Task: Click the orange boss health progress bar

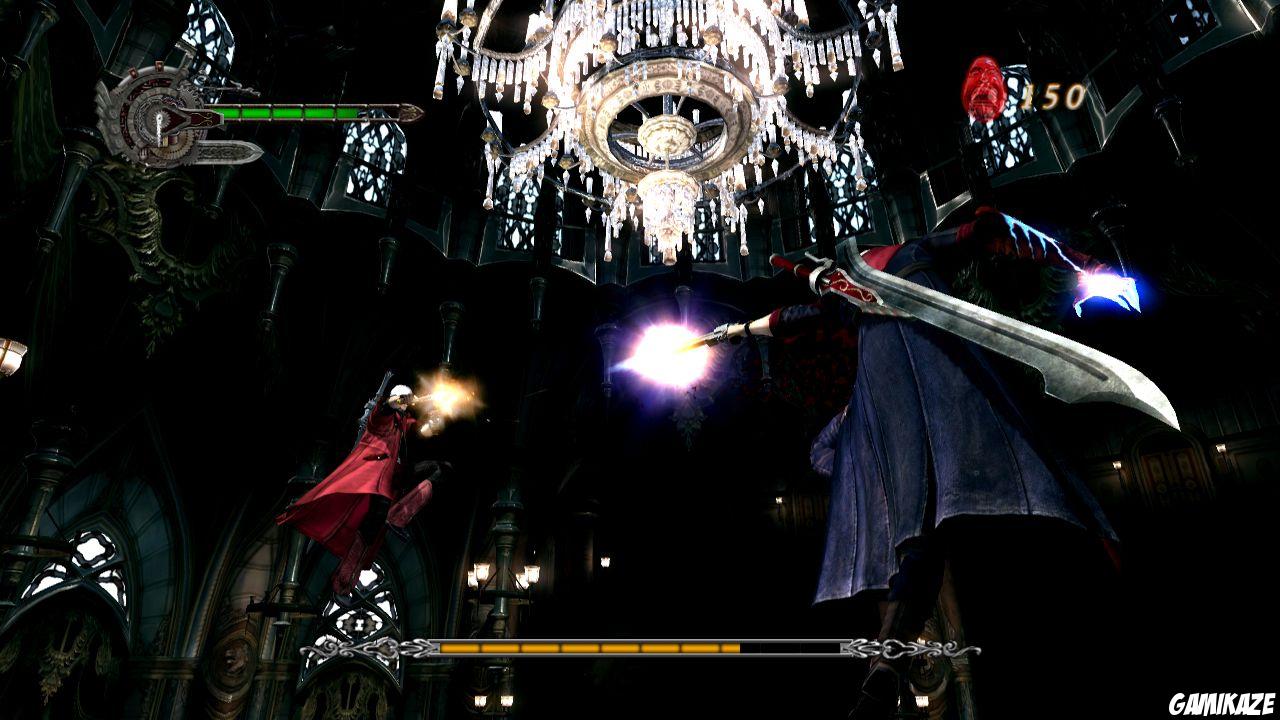Action: click(590, 649)
